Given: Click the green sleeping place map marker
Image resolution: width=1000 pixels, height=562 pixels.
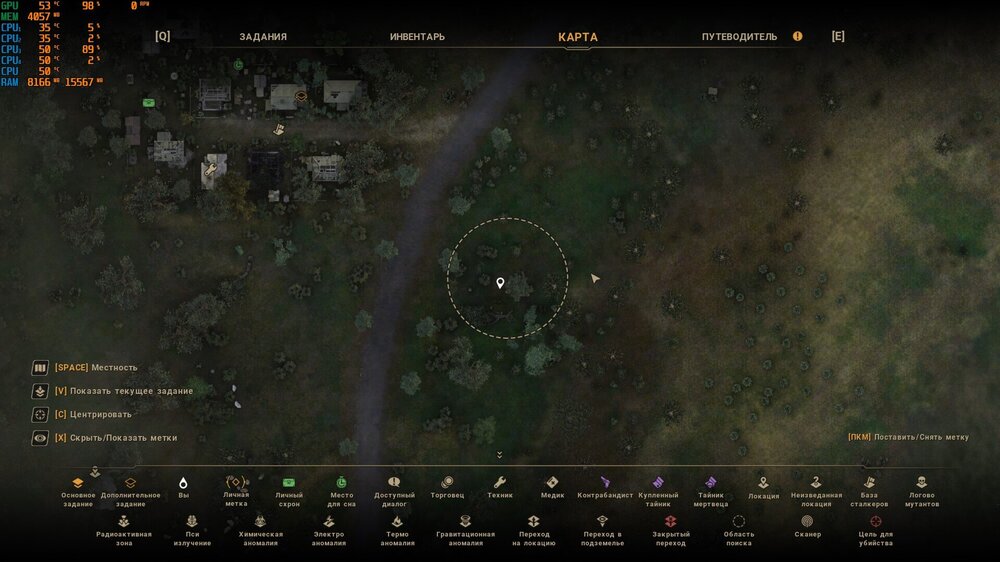Looking at the screenshot, I should [238, 65].
